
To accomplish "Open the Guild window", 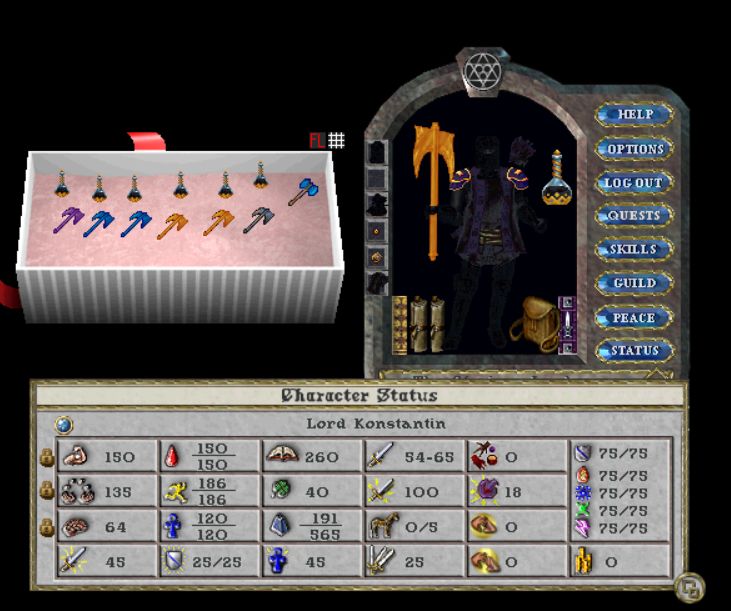I will (634, 283).
